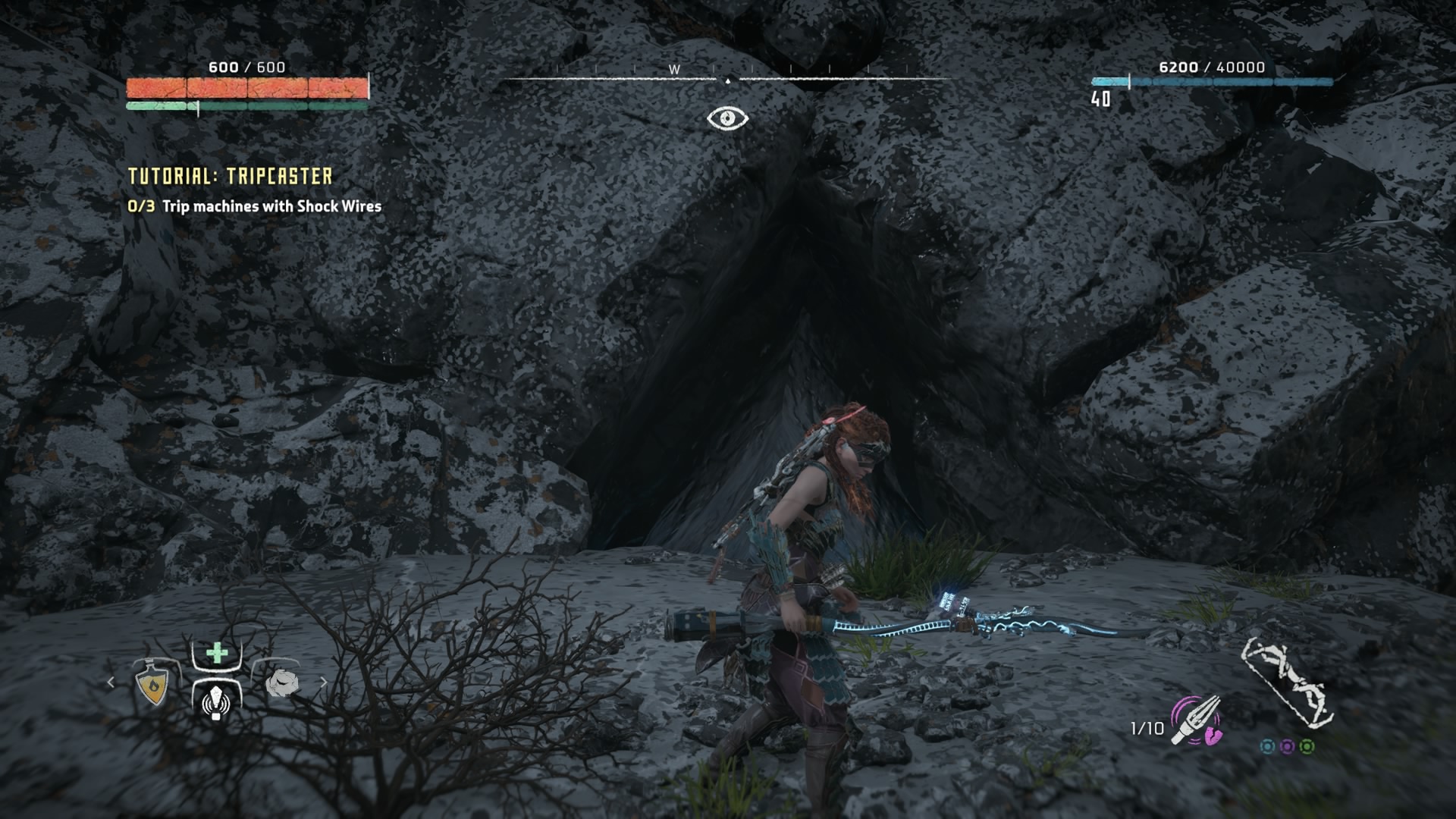Click the left arrow on the item wheel
Viewport: 1456px width, 819px height.
point(111,682)
